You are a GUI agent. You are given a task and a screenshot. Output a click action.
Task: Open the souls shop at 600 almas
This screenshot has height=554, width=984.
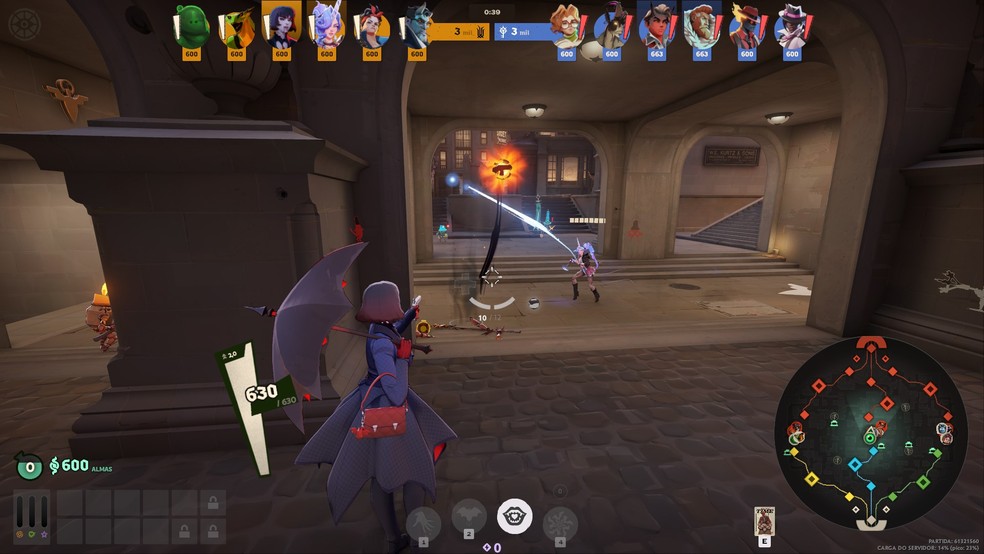pos(68,465)
